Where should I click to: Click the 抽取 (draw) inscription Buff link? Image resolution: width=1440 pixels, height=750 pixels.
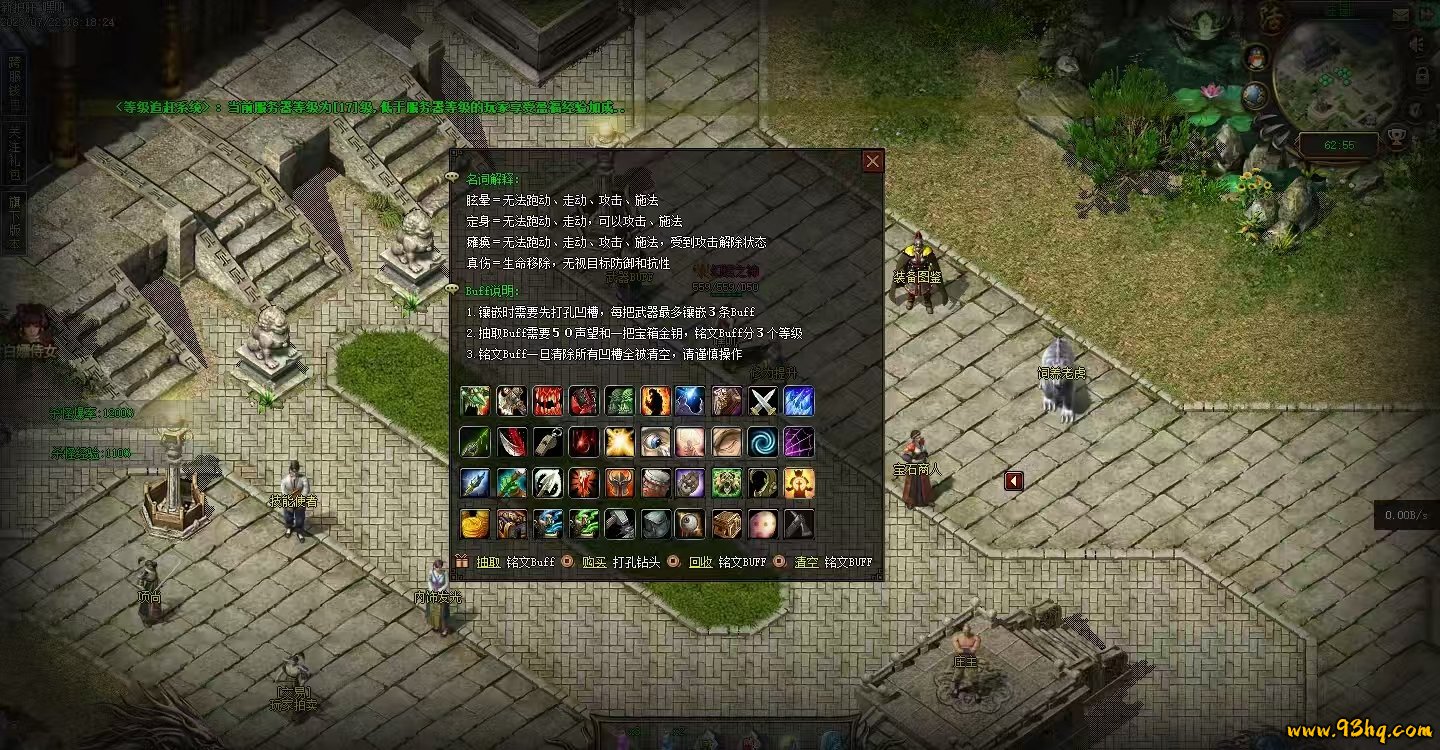[x=488, y=562]
